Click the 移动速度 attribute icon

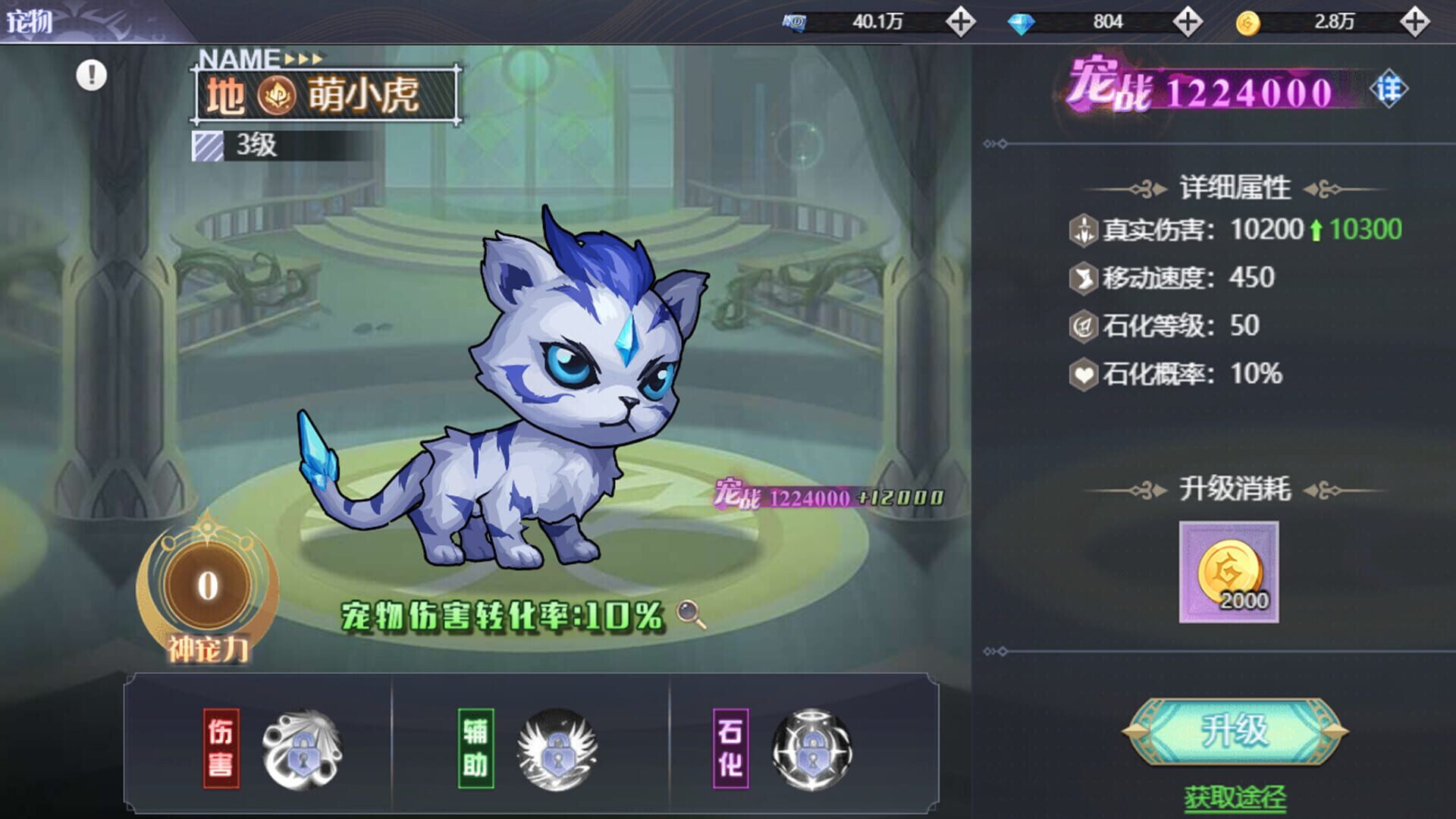click(1084, 278)
